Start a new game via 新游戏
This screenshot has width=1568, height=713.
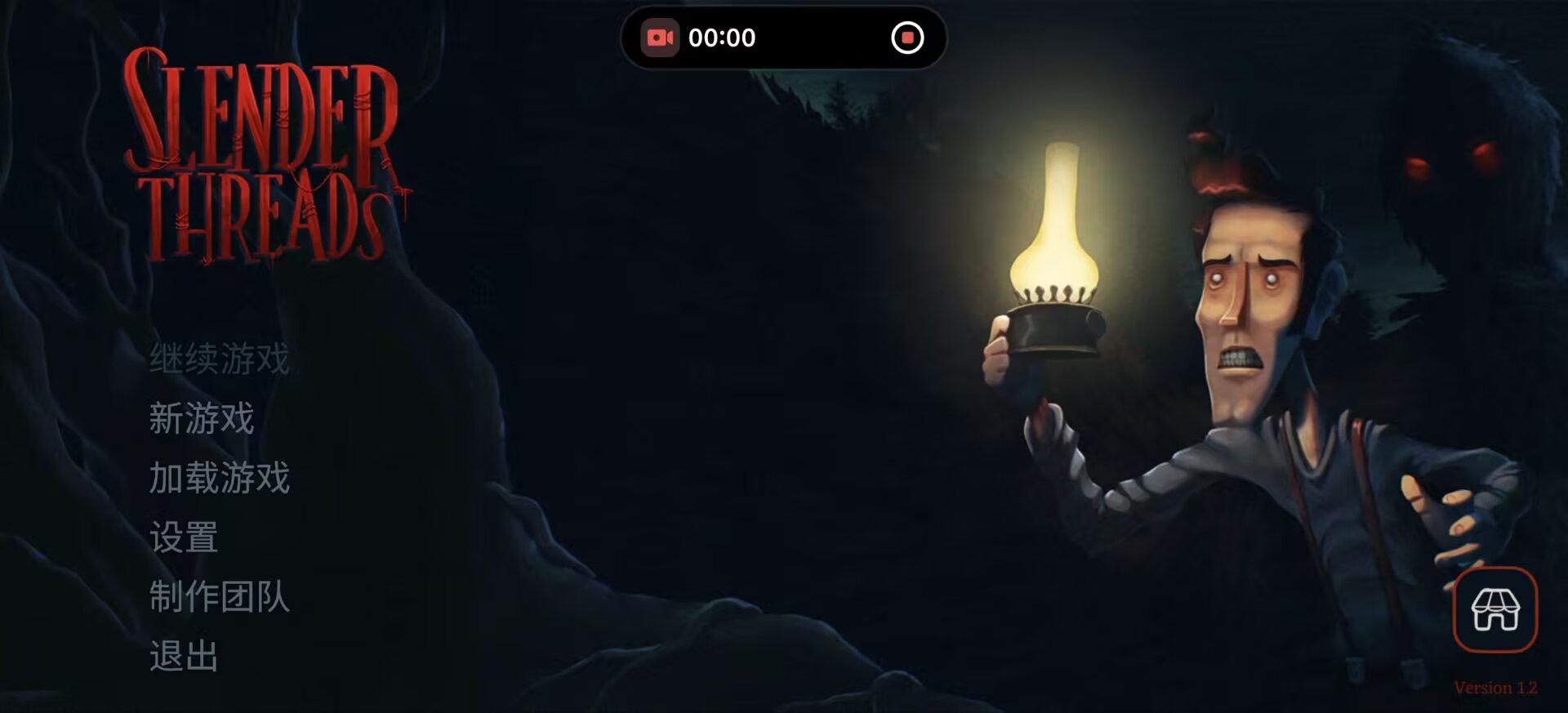coord(203,421)
